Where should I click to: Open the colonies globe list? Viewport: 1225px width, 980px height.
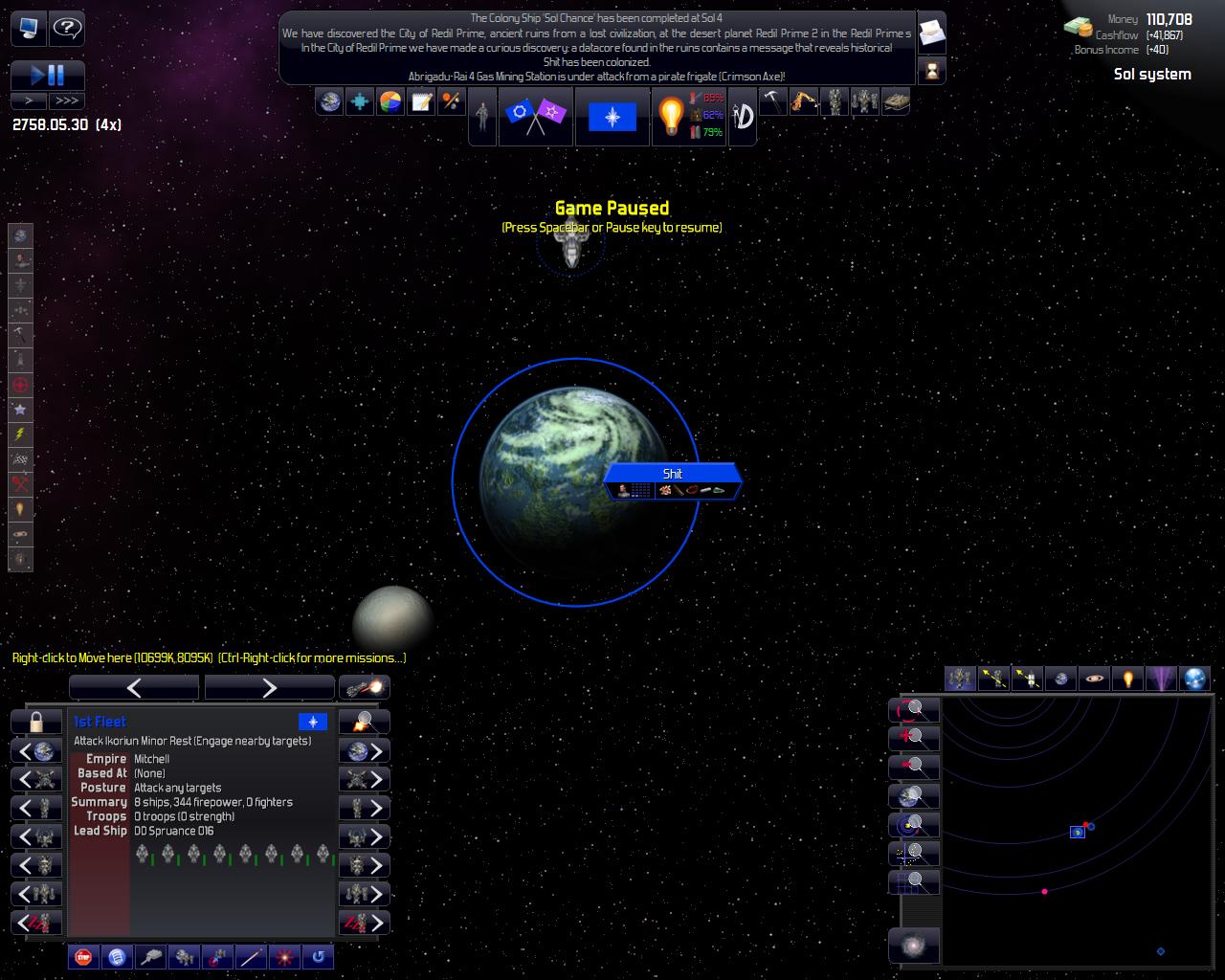click(330, 101)
